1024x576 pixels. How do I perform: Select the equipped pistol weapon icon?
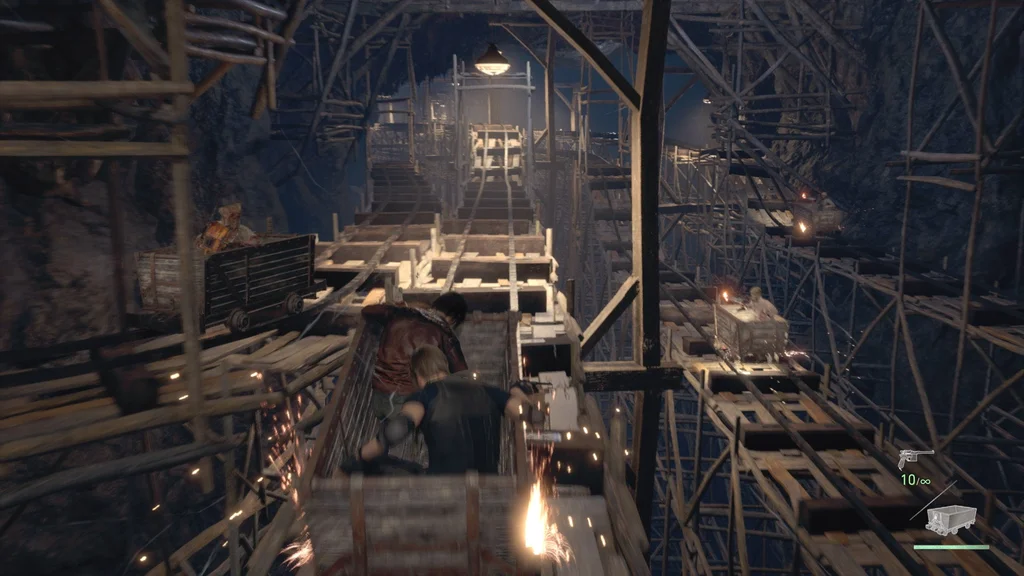pyautogui.click(x=916, y=457)
